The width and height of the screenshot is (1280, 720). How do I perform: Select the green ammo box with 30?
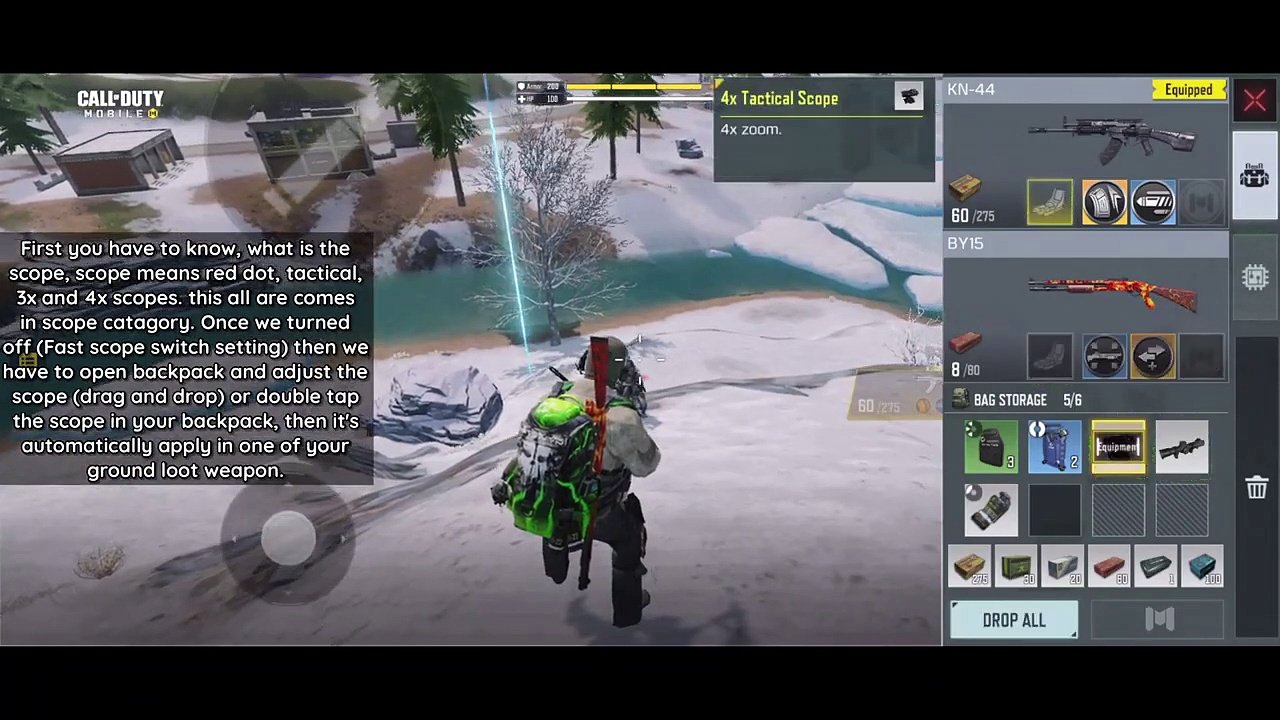[1016, 566]
